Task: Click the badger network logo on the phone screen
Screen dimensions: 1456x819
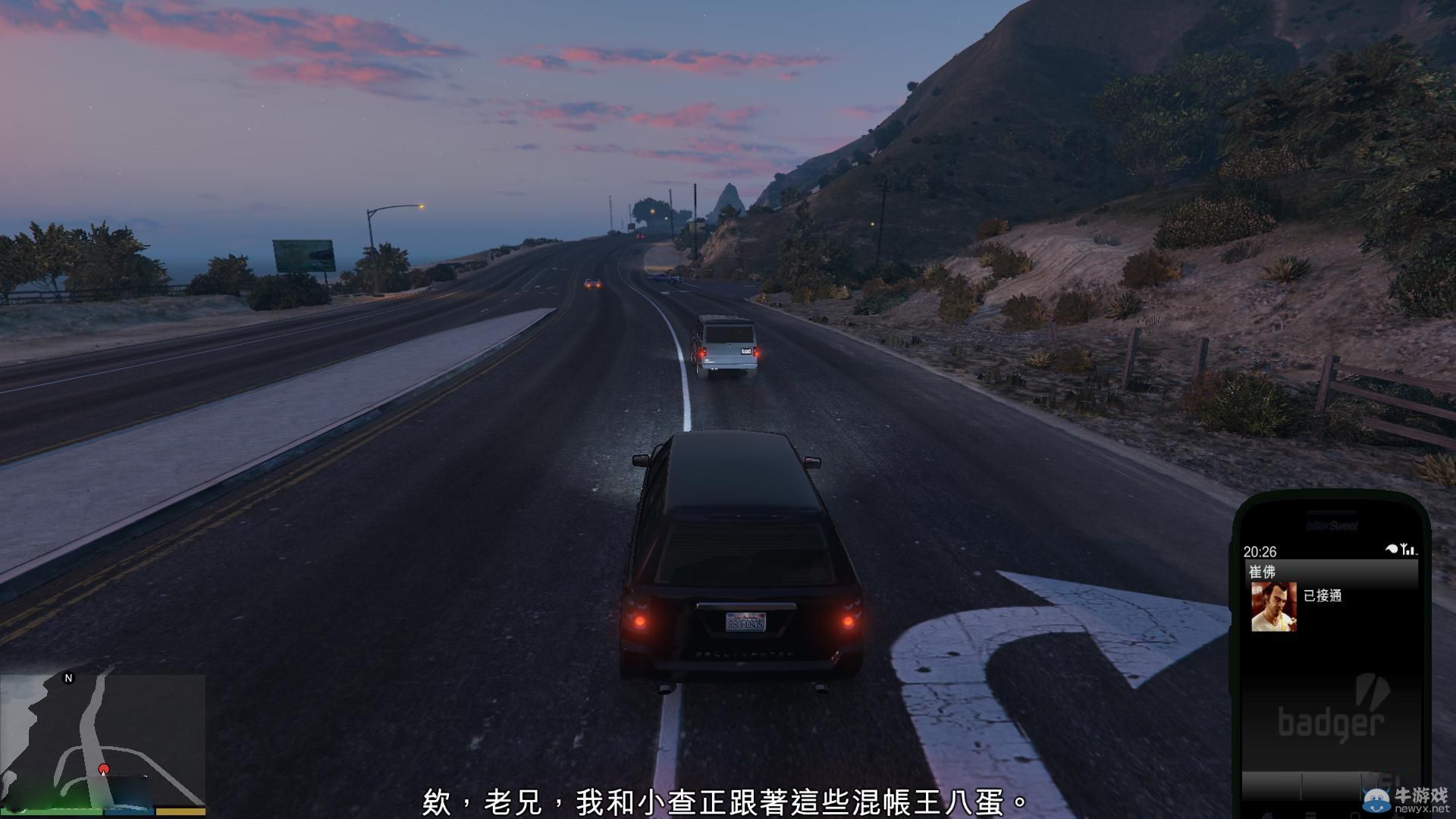Action: [1331, 720]
